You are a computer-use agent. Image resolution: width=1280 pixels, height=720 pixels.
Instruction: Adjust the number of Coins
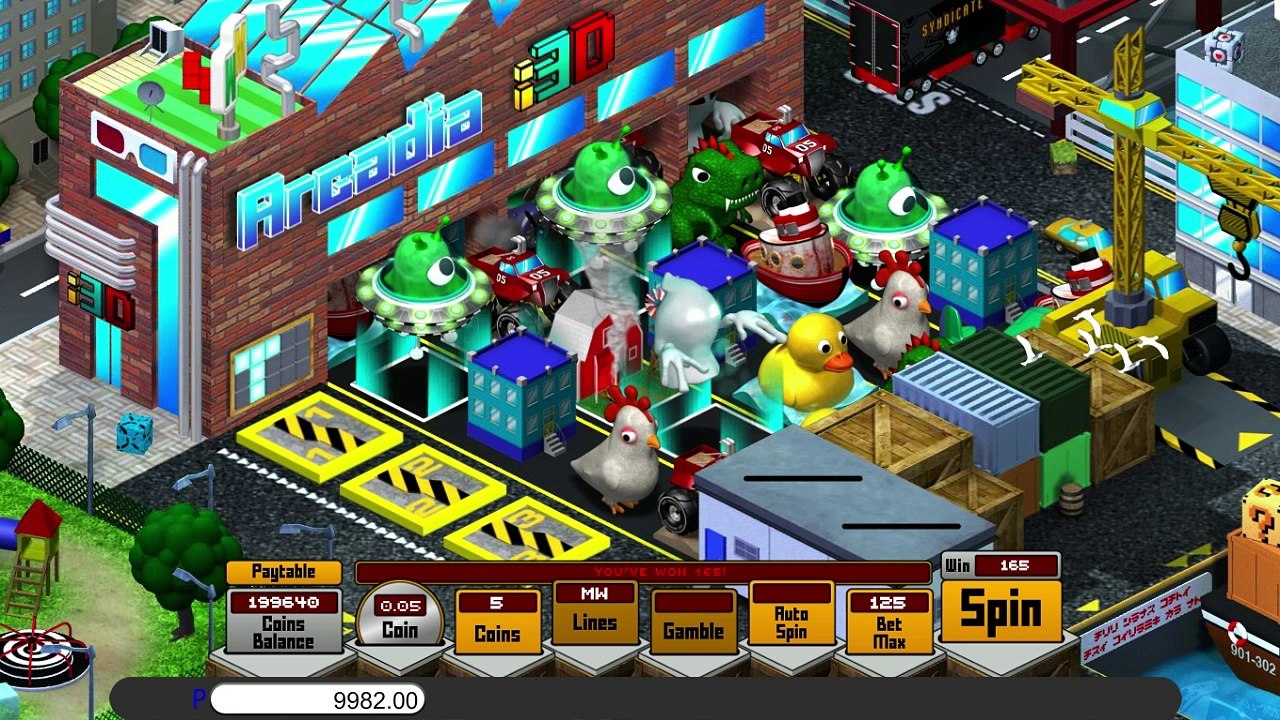[497, 622]
